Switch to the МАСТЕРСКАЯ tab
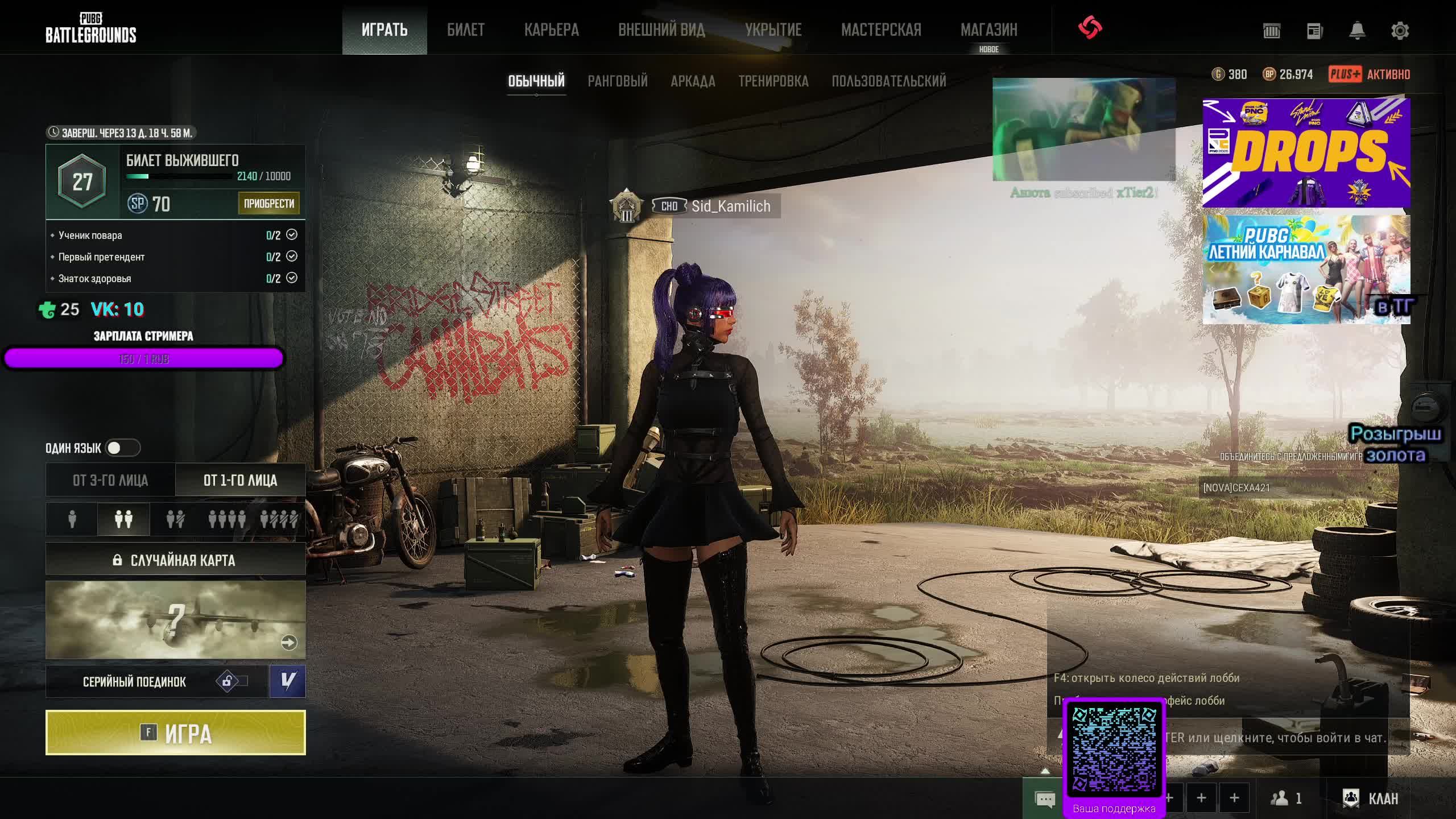This screenshot has width=1456, height=819. pyautogui.click(x=881, y=30)
